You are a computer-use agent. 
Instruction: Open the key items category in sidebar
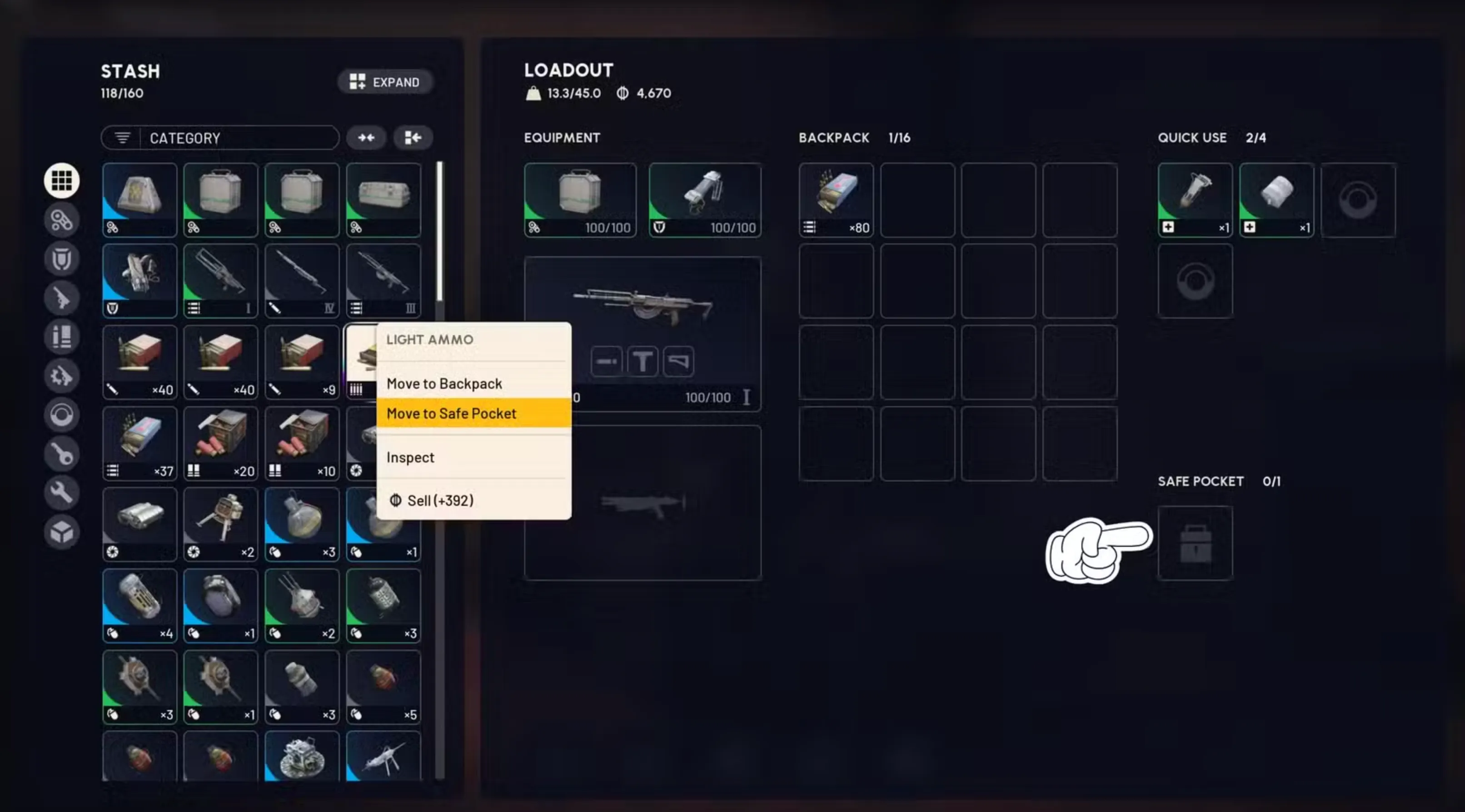click(x=61, y=453)
